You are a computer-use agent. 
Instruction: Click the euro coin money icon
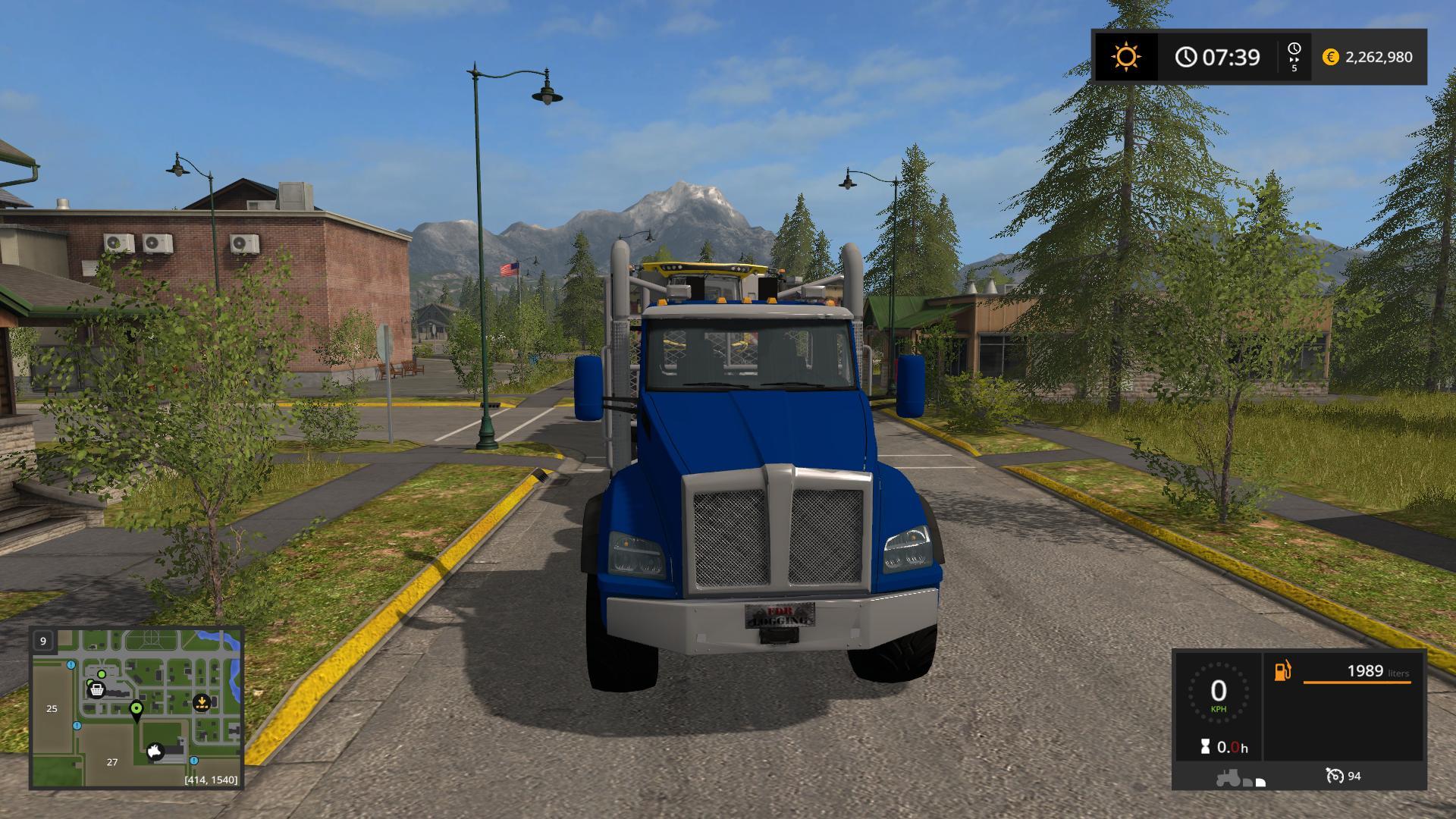(x=1330, y=57)
